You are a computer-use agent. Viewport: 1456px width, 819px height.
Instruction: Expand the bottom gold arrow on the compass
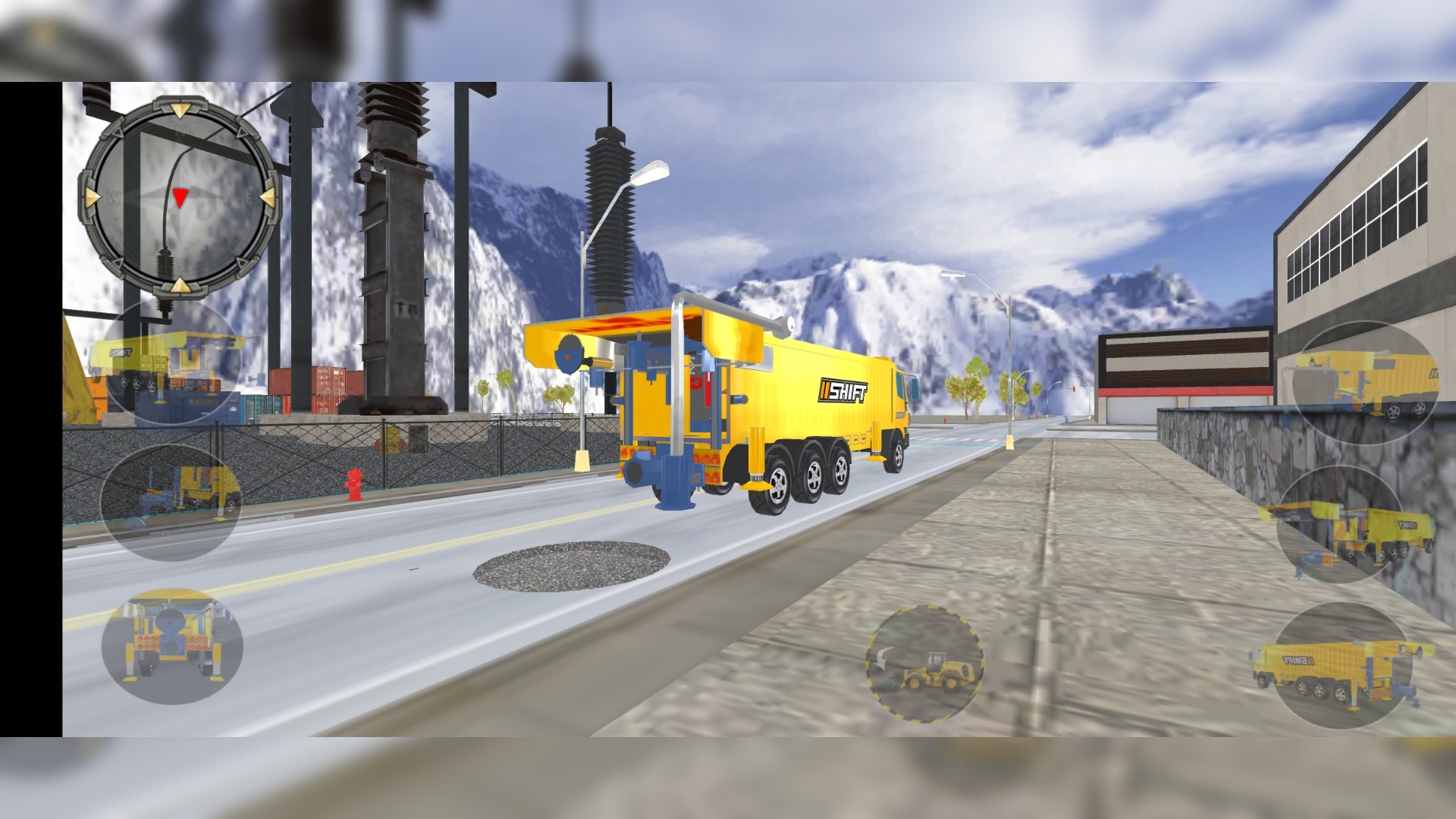pos(180,287)
